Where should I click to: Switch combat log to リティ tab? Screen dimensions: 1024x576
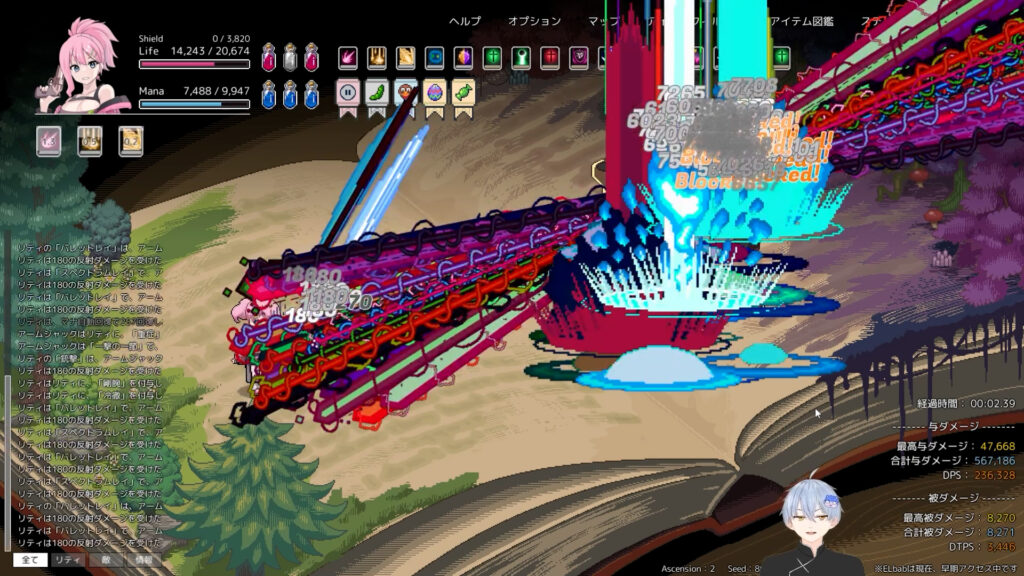pos(68,561)
